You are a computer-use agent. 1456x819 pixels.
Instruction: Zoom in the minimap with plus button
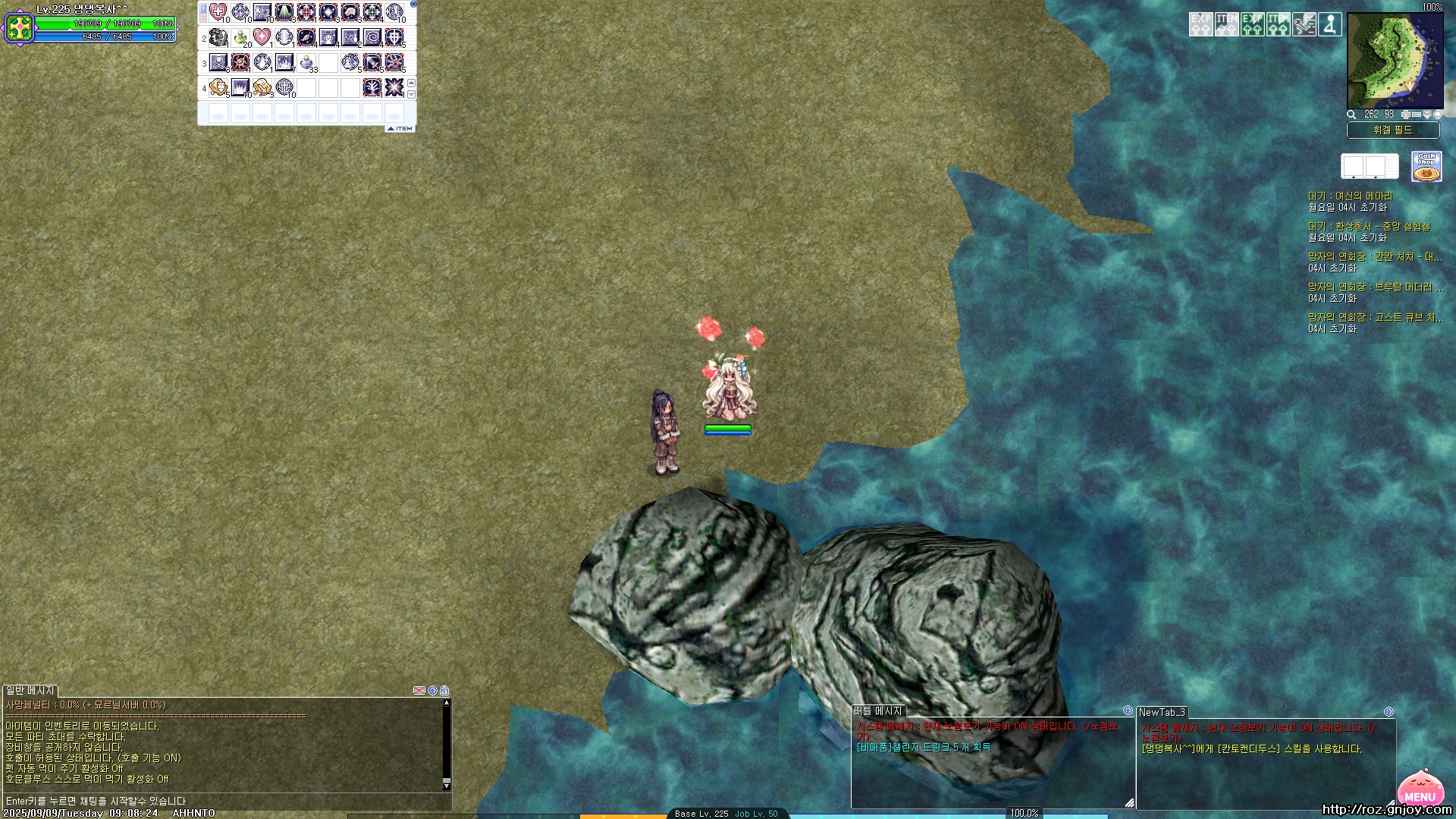[1405, 115]
